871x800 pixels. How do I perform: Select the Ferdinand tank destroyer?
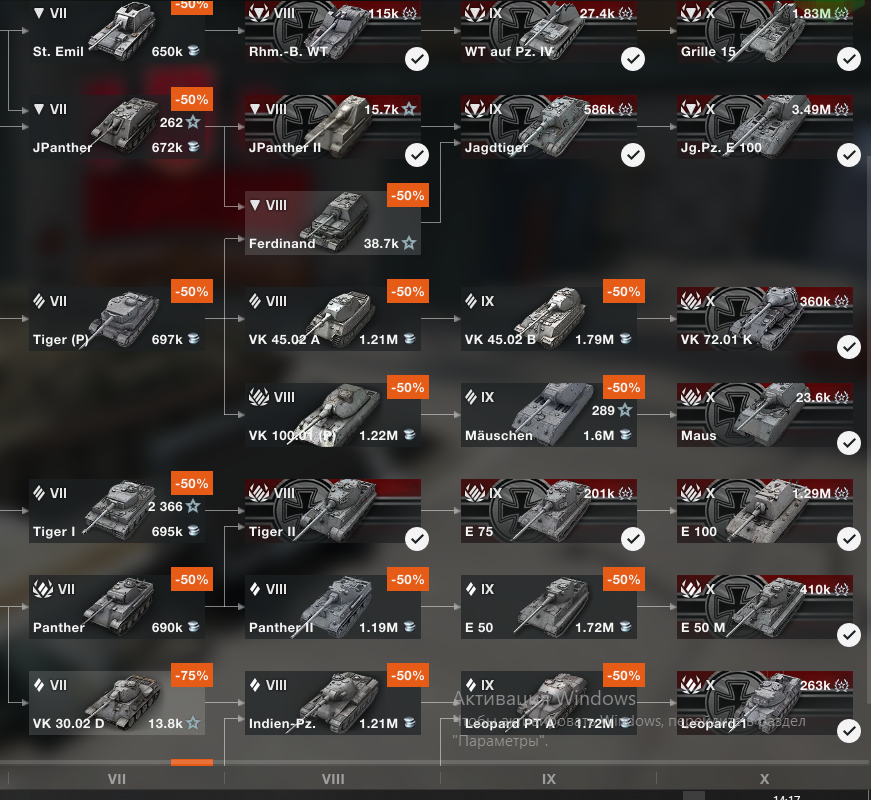(x=332, y=223)
